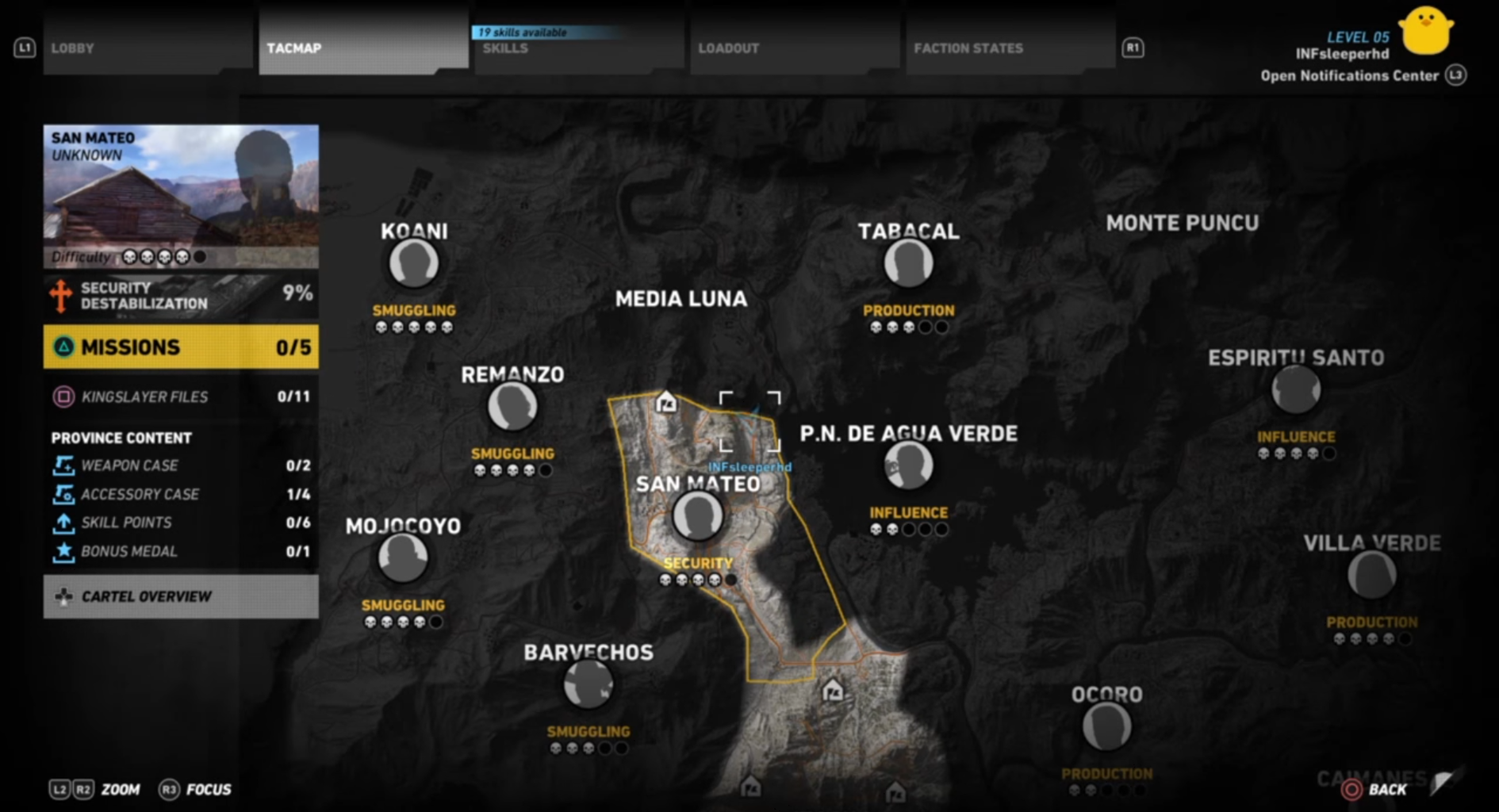This screenshot has width=1499, height=812.
Task: Open the INFsleeperhd player profile avatar
Action: 1425,32
